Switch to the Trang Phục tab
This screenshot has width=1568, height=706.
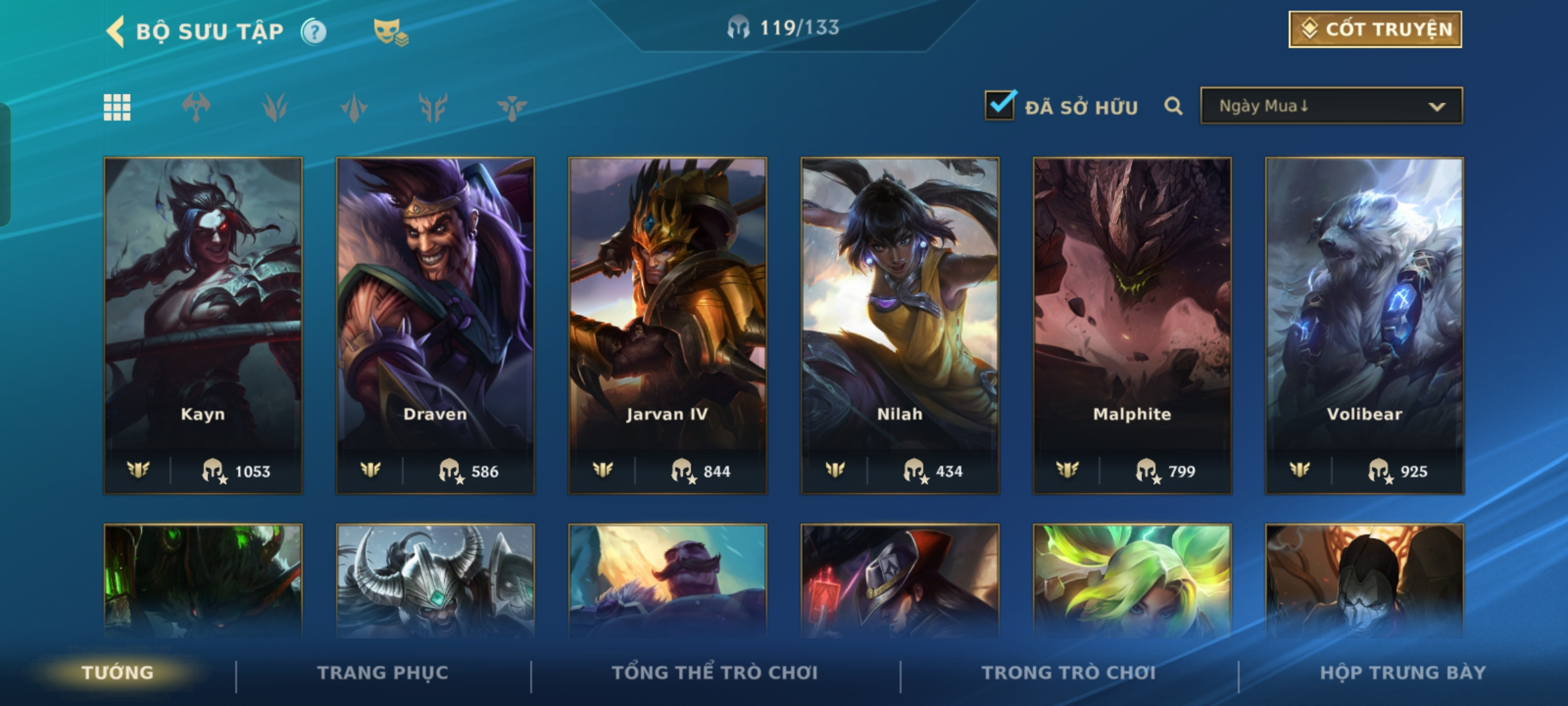[383, 673]
